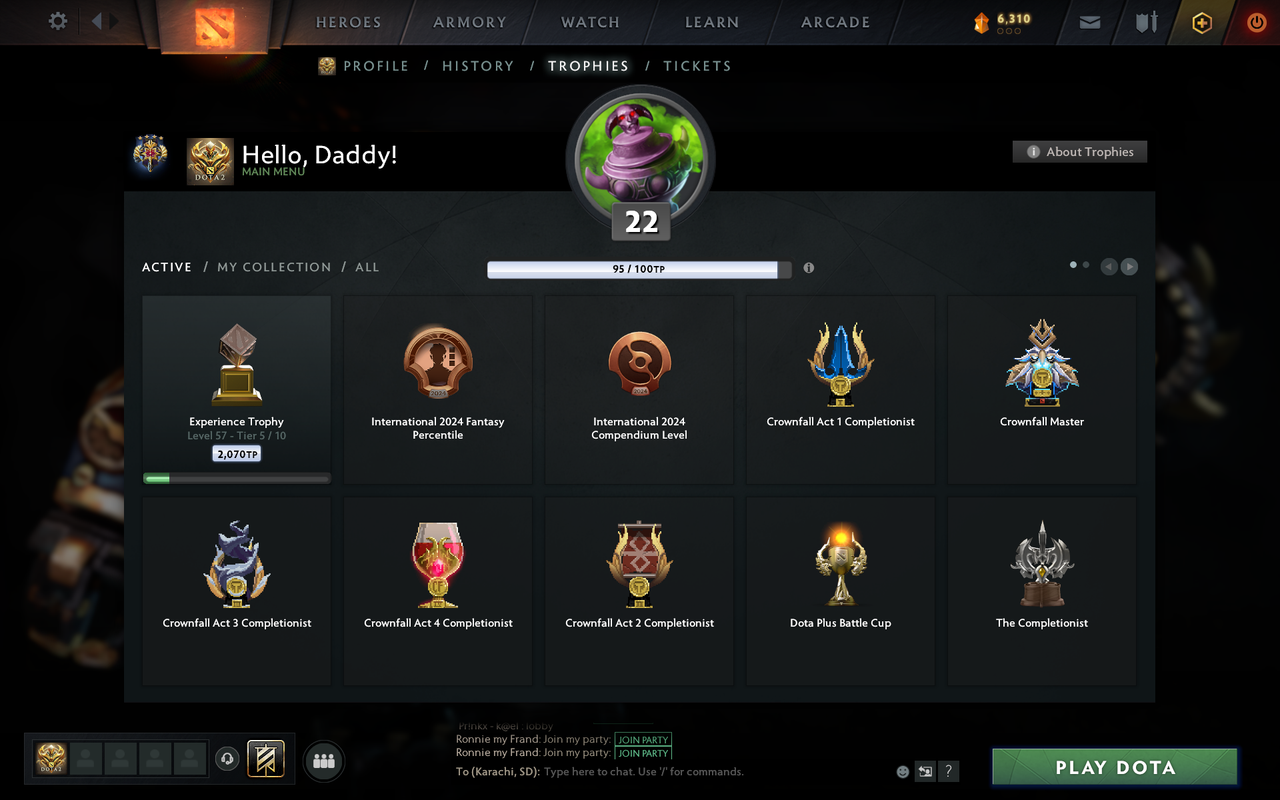1280x800 pixels.
Task: Click the power button icon
Action: click(1256, 22)
